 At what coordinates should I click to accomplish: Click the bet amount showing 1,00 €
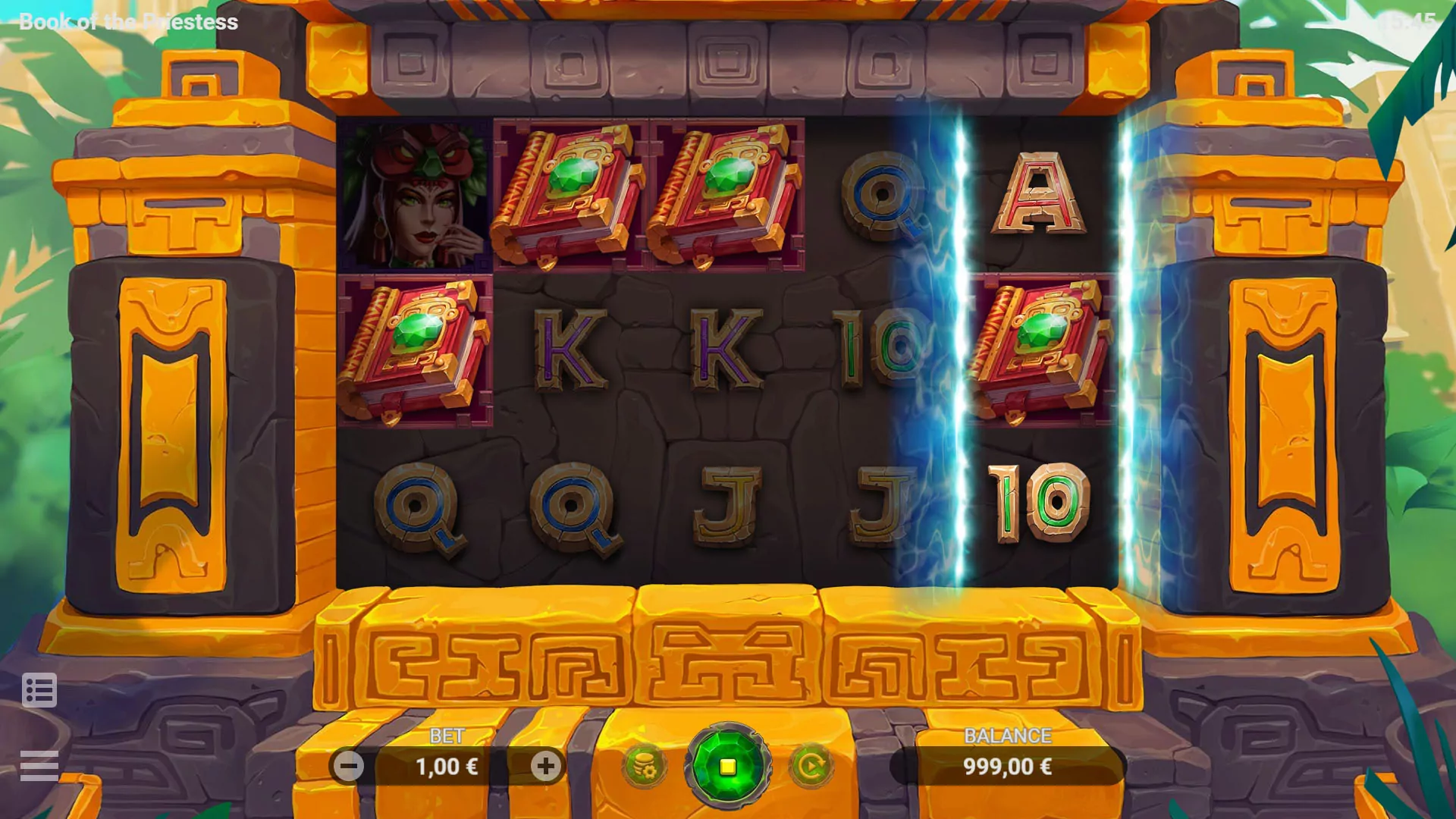coord(447,766)
